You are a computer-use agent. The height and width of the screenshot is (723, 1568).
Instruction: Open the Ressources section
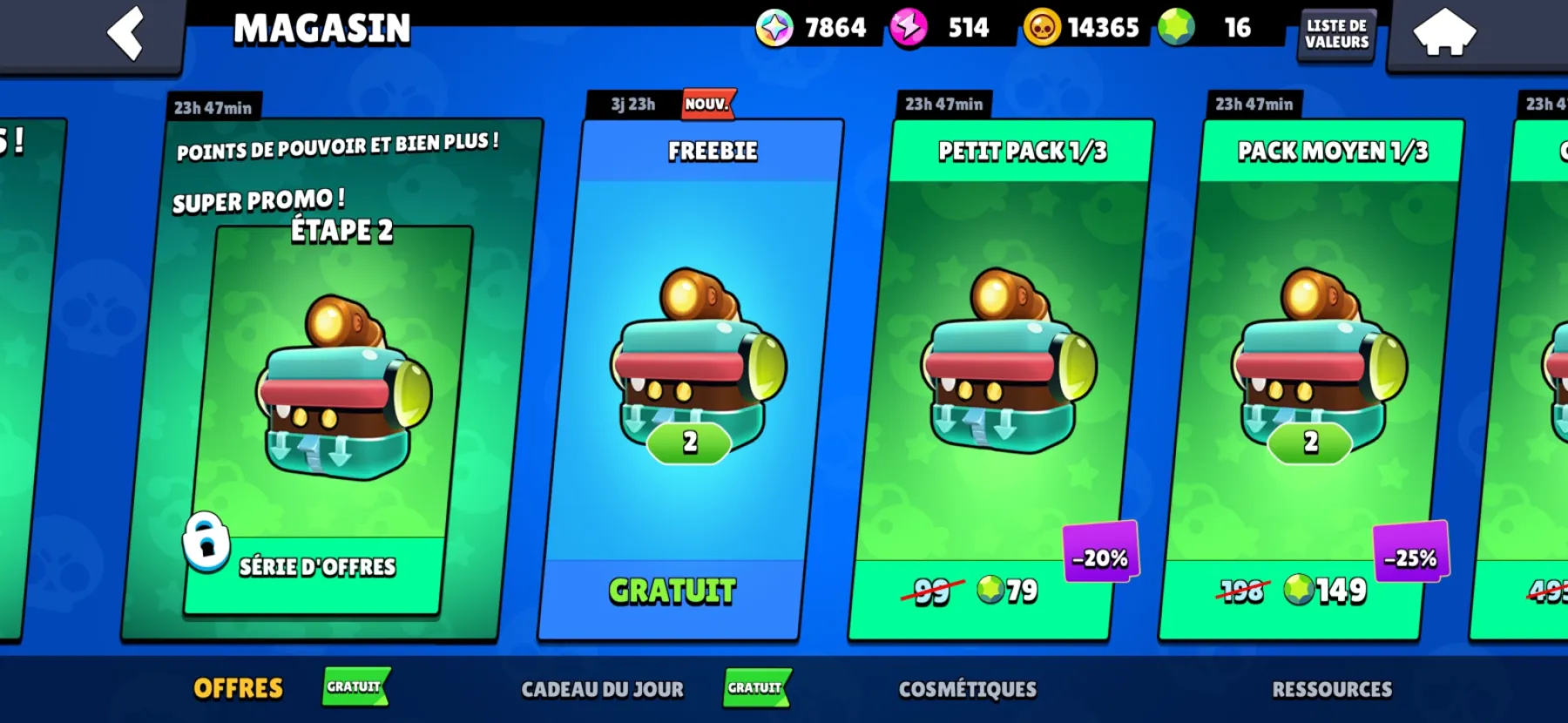(1332, 688)
